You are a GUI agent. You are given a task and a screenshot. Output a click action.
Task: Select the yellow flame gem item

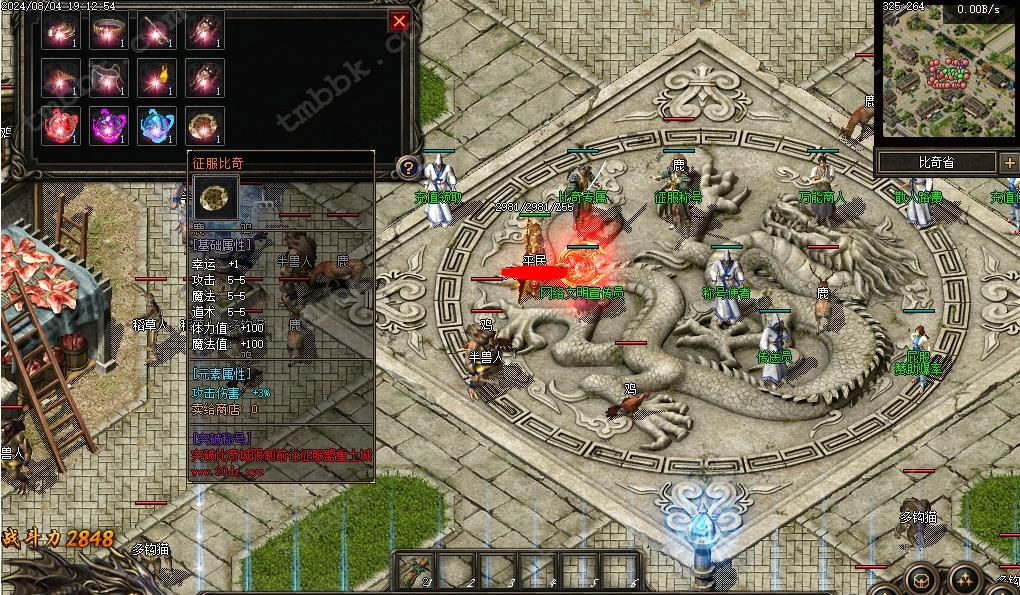click(x=157, y=77)
